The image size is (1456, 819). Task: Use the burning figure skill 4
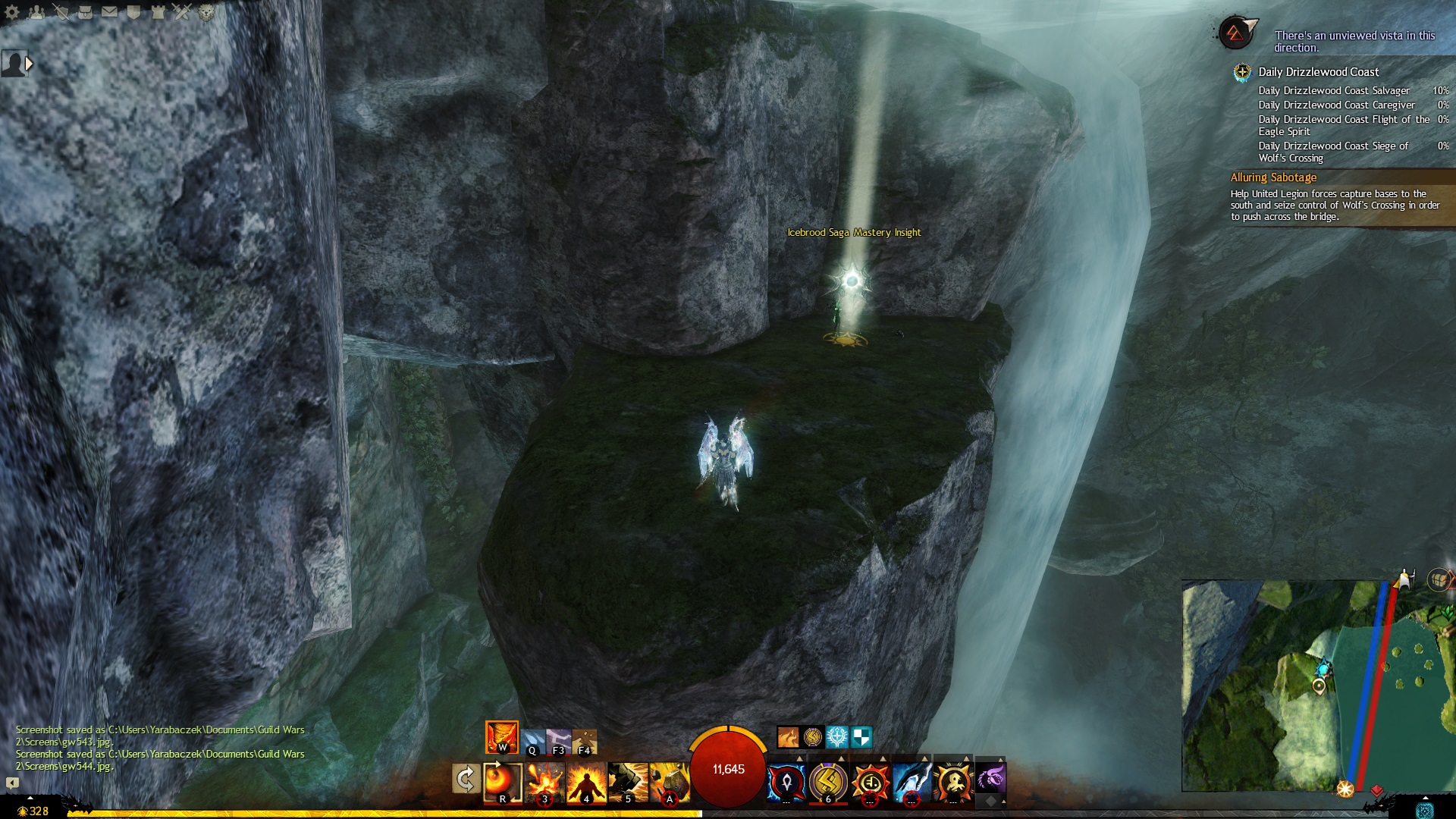586,782
